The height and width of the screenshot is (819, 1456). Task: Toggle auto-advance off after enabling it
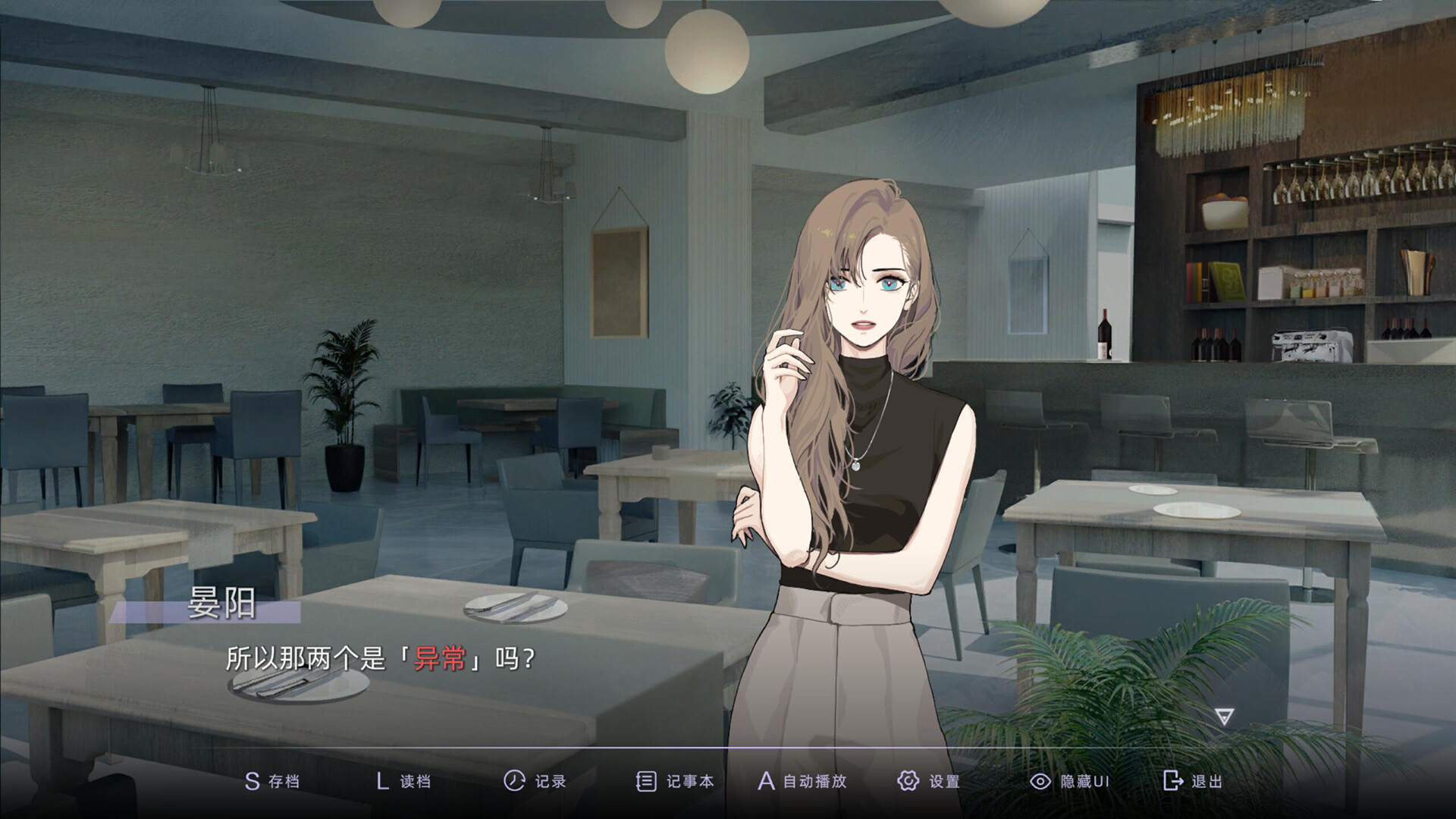(804, 780)
